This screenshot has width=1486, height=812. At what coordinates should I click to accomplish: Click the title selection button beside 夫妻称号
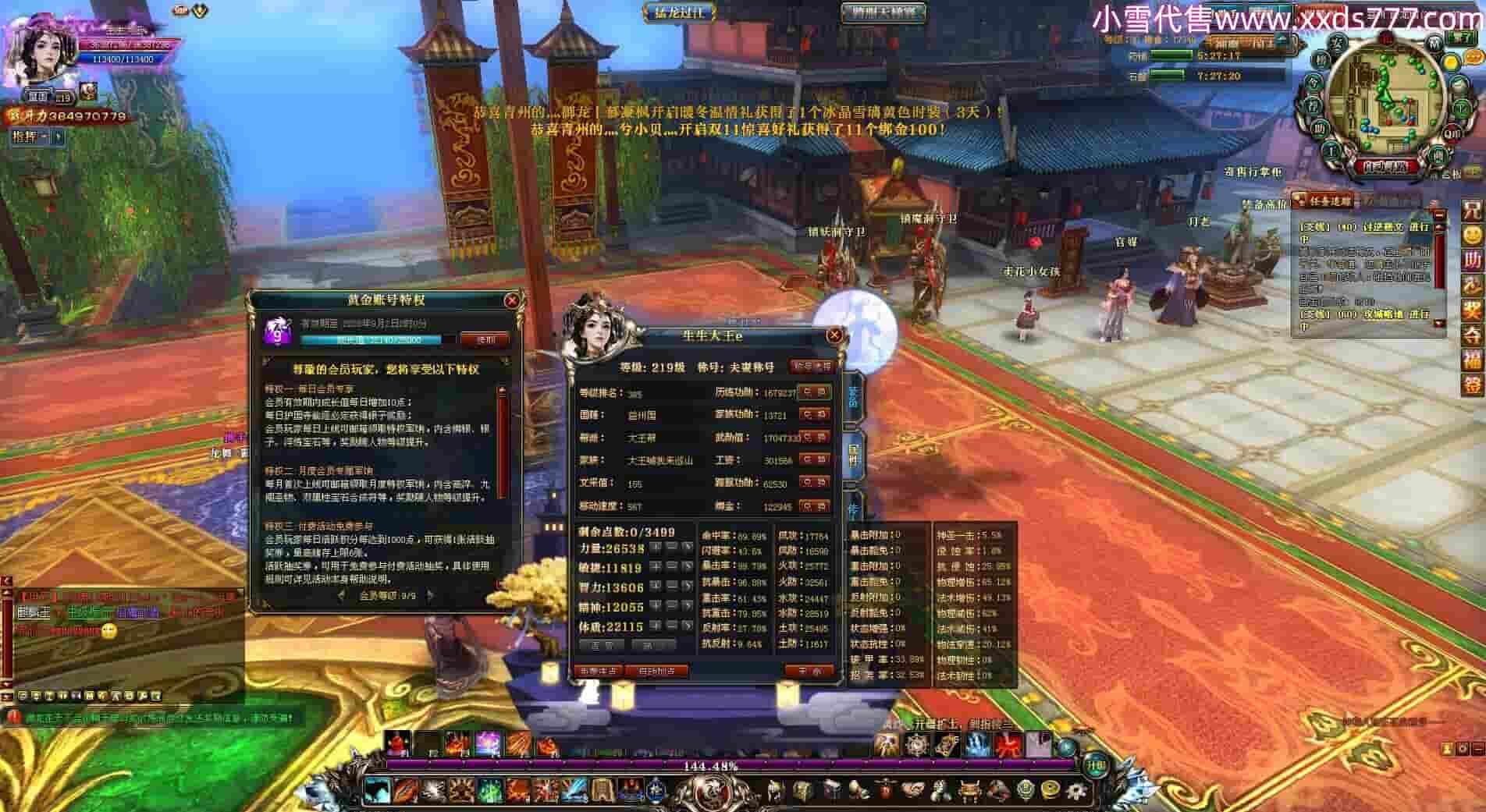[x=812, y=366]
